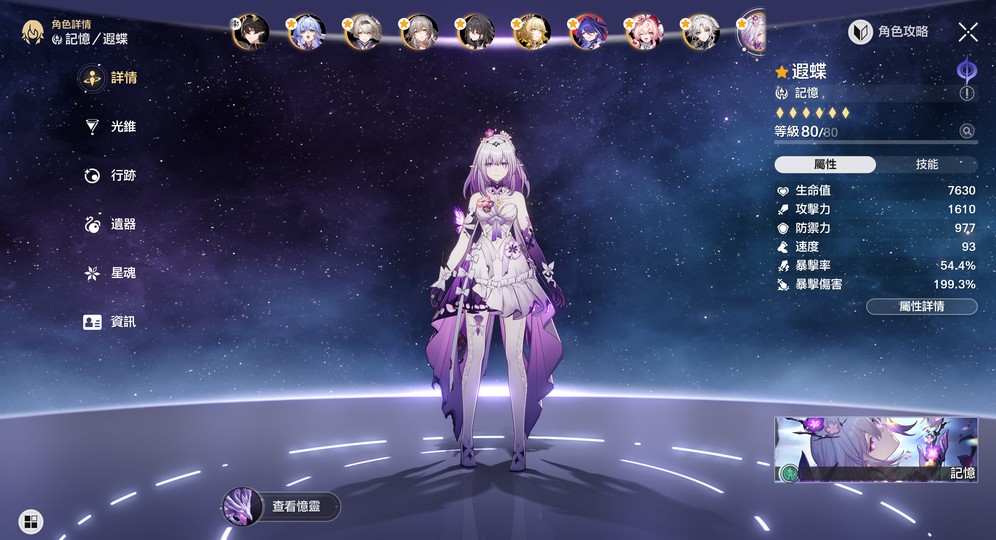
Task: Go to the 行跡 traces menu
Action: [110, 176]
